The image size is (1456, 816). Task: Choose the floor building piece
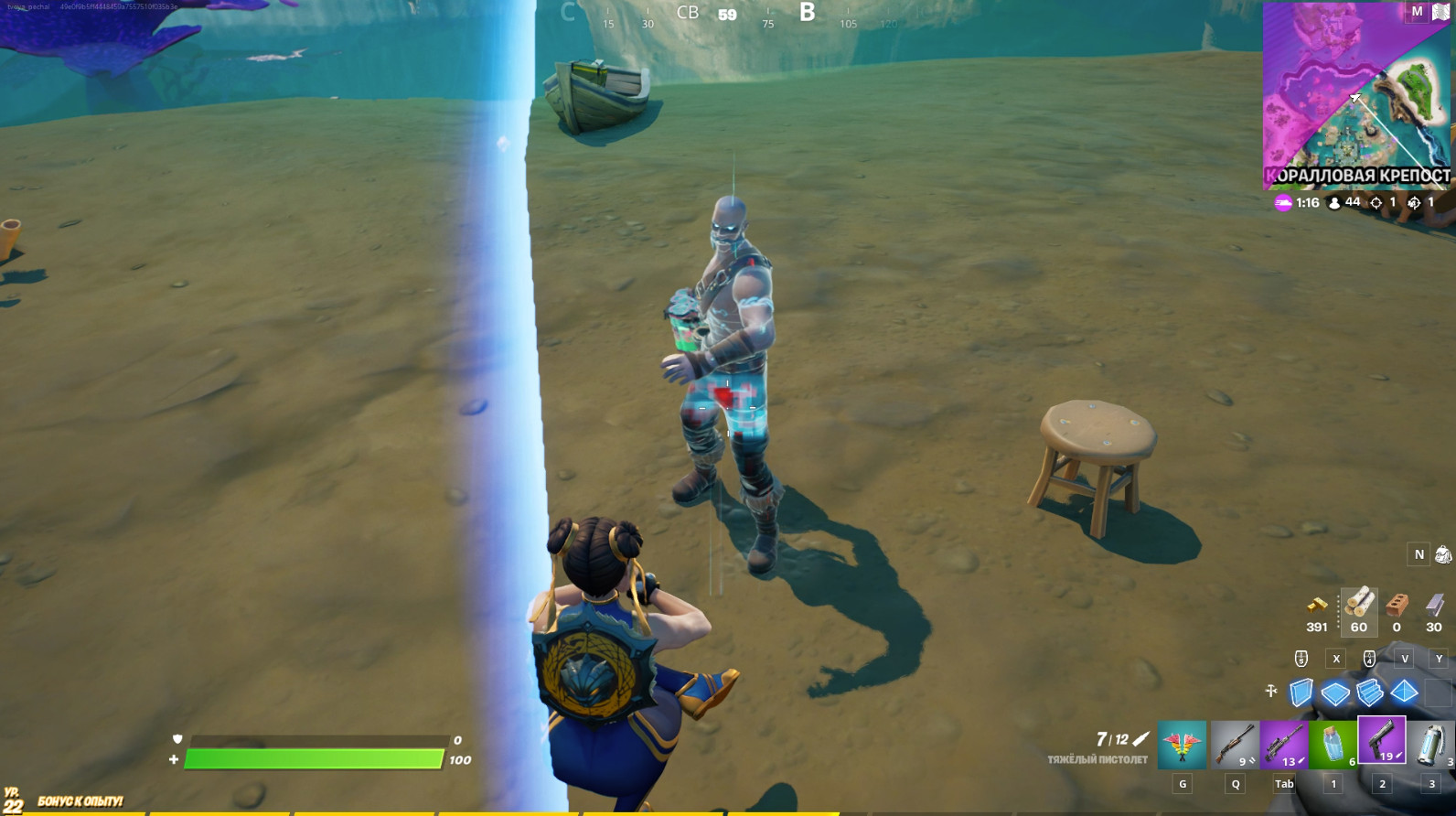click(1335, 693)
